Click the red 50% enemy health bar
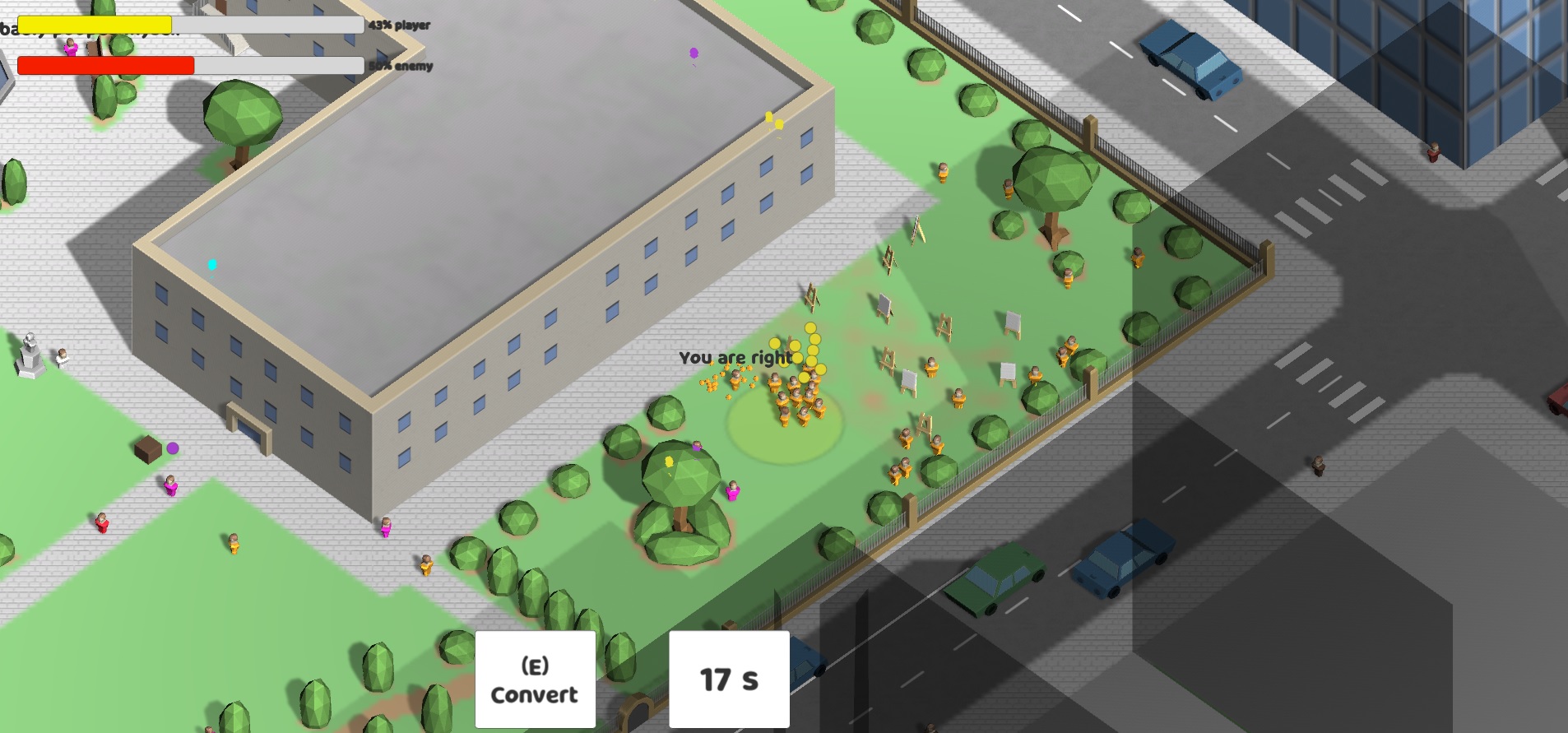Image resolution: width=1568 pixels, height=733 pixels. (107, 65)
